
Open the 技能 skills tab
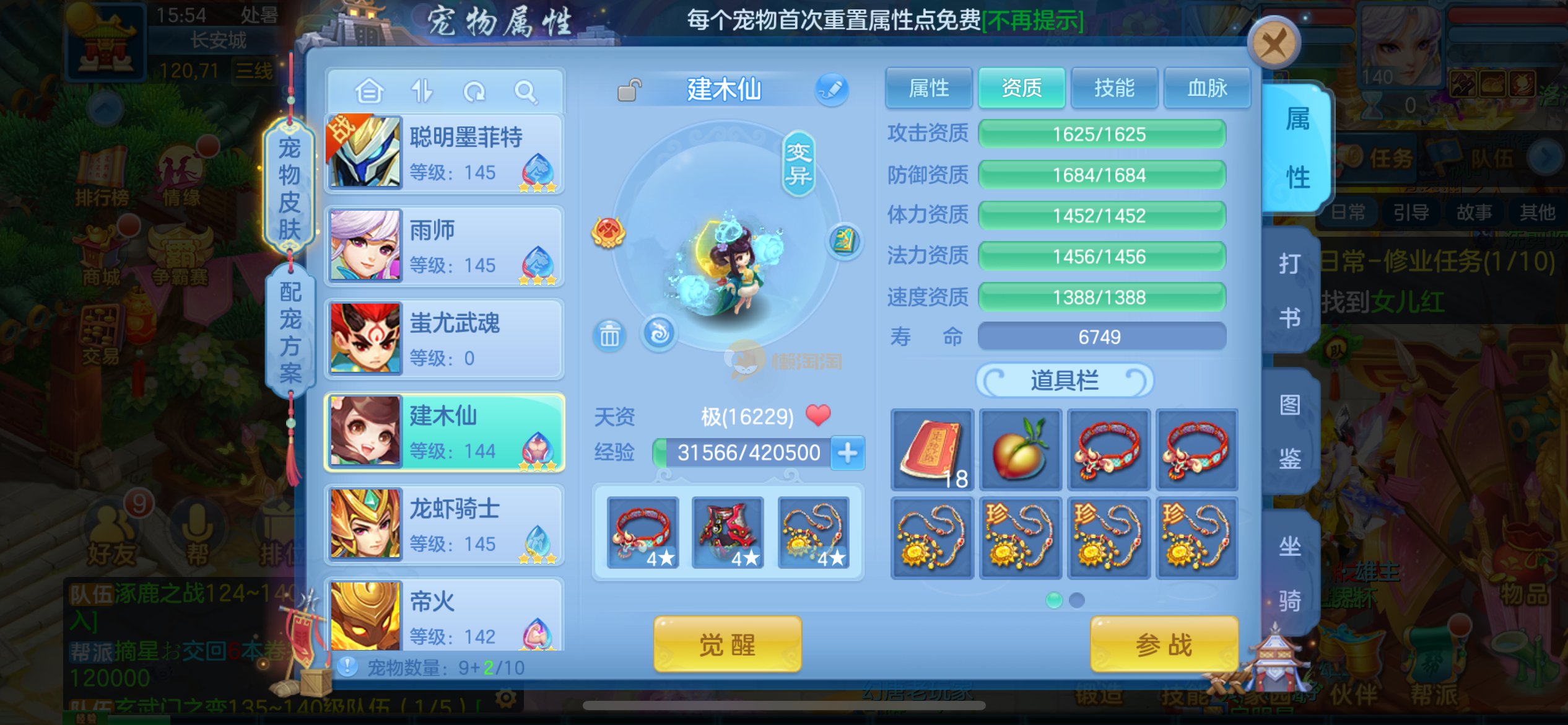(x=1114, y=88)
